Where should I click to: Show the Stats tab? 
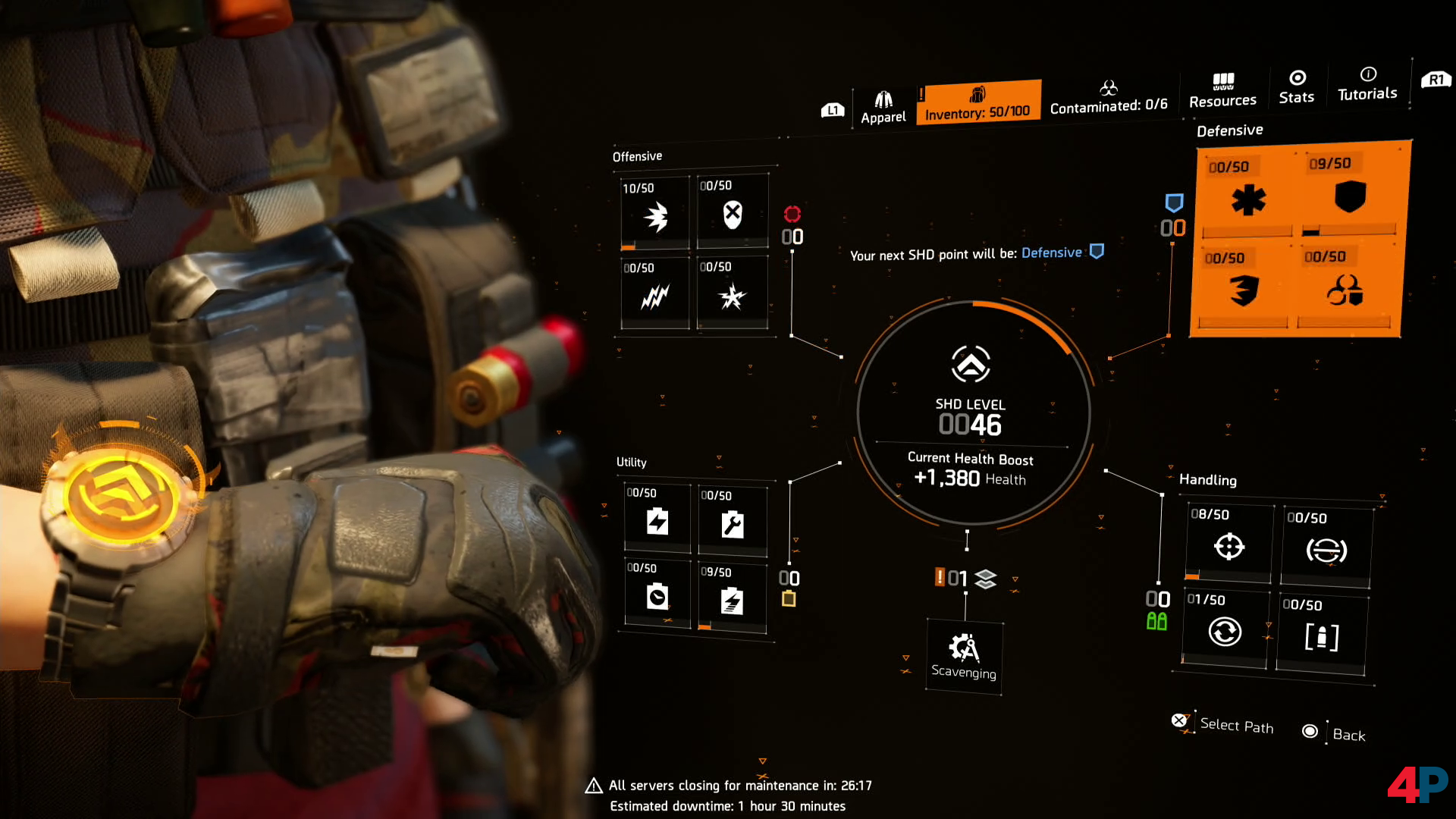[x=1297, y=86]
